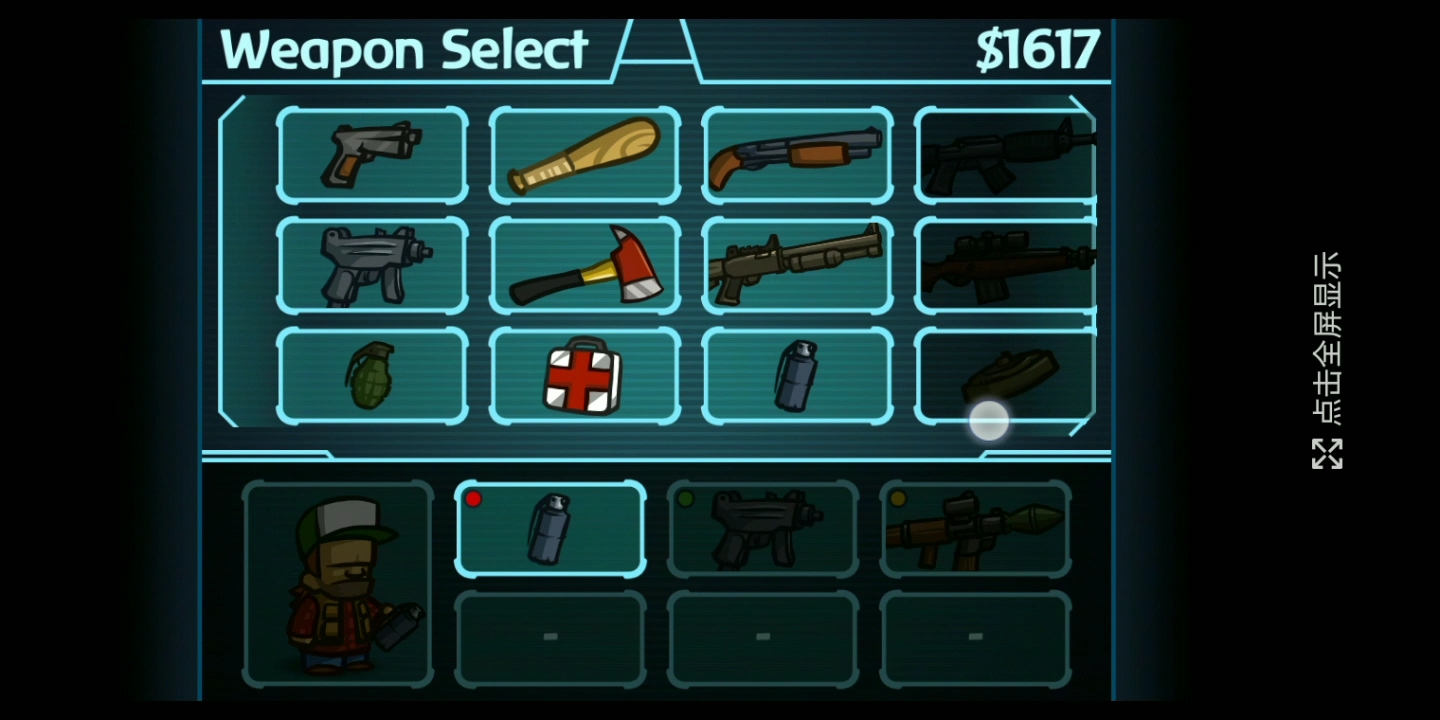The image size is (1440, 720).
Task: Click the red-dot equipped canister slot
Action: [x=550, y=529]
